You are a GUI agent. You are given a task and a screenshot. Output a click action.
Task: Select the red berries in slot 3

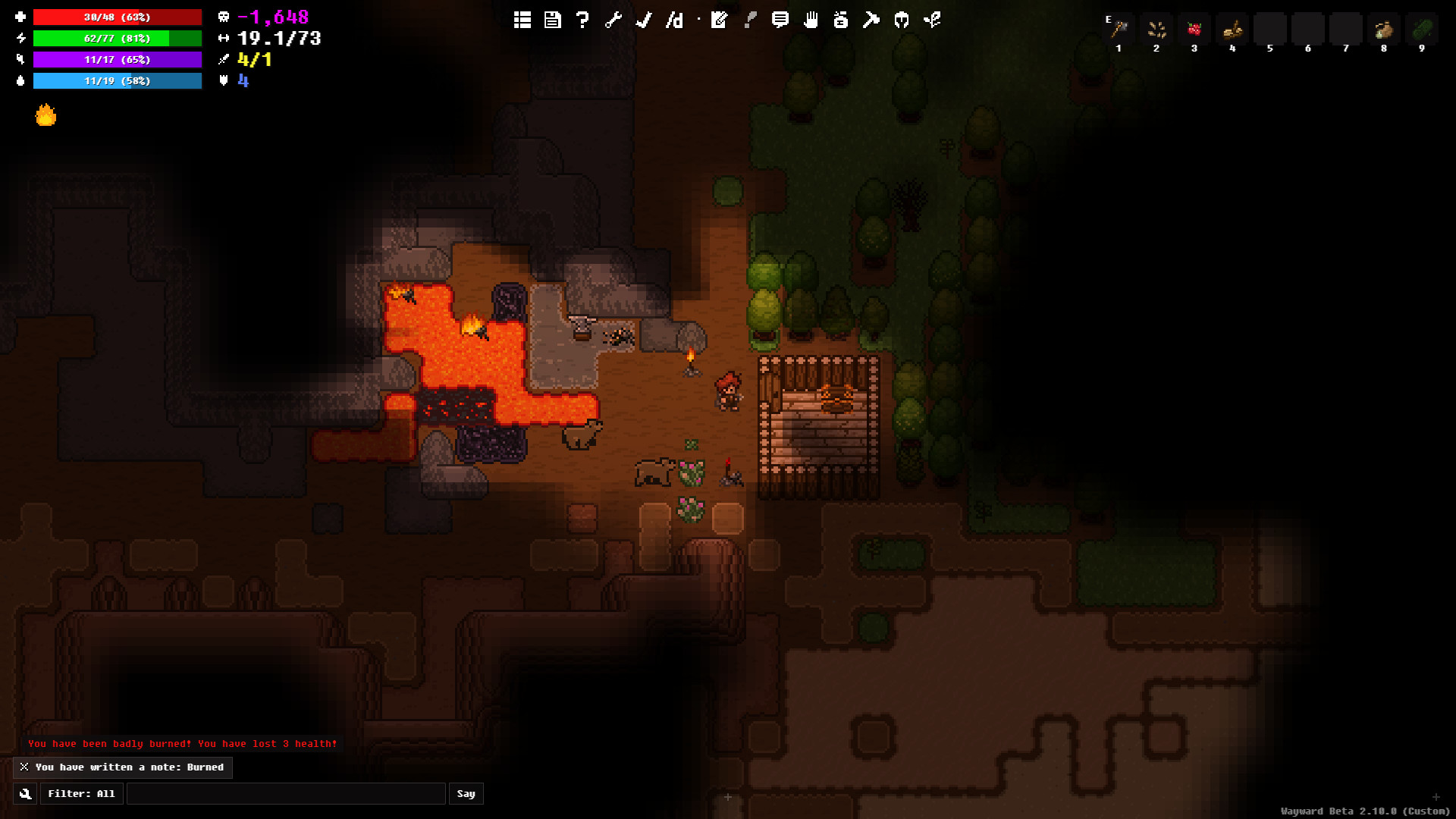[1194, 30]
